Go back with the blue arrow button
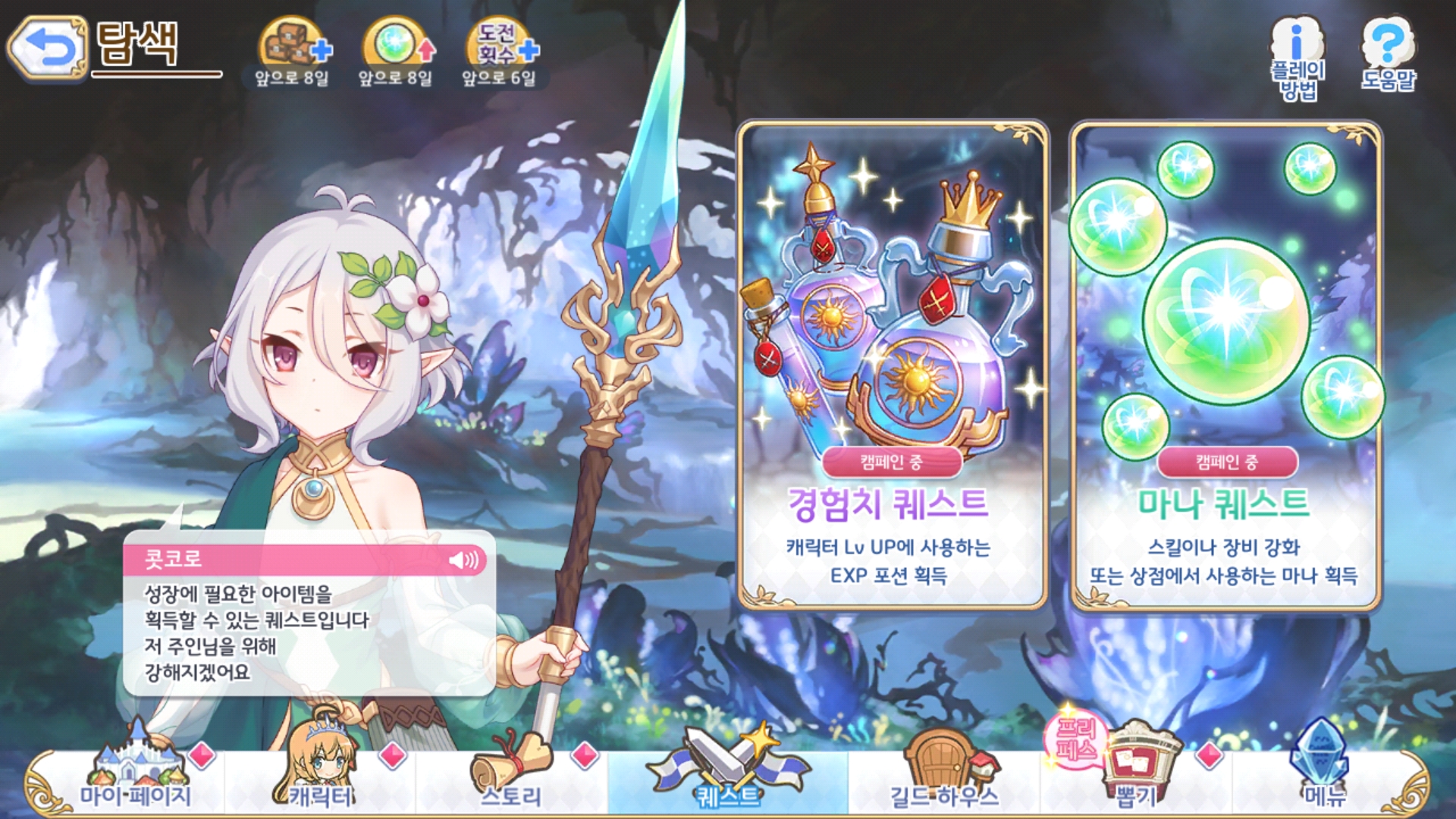This screenshot has height=819, width=1456. [49, 49]
